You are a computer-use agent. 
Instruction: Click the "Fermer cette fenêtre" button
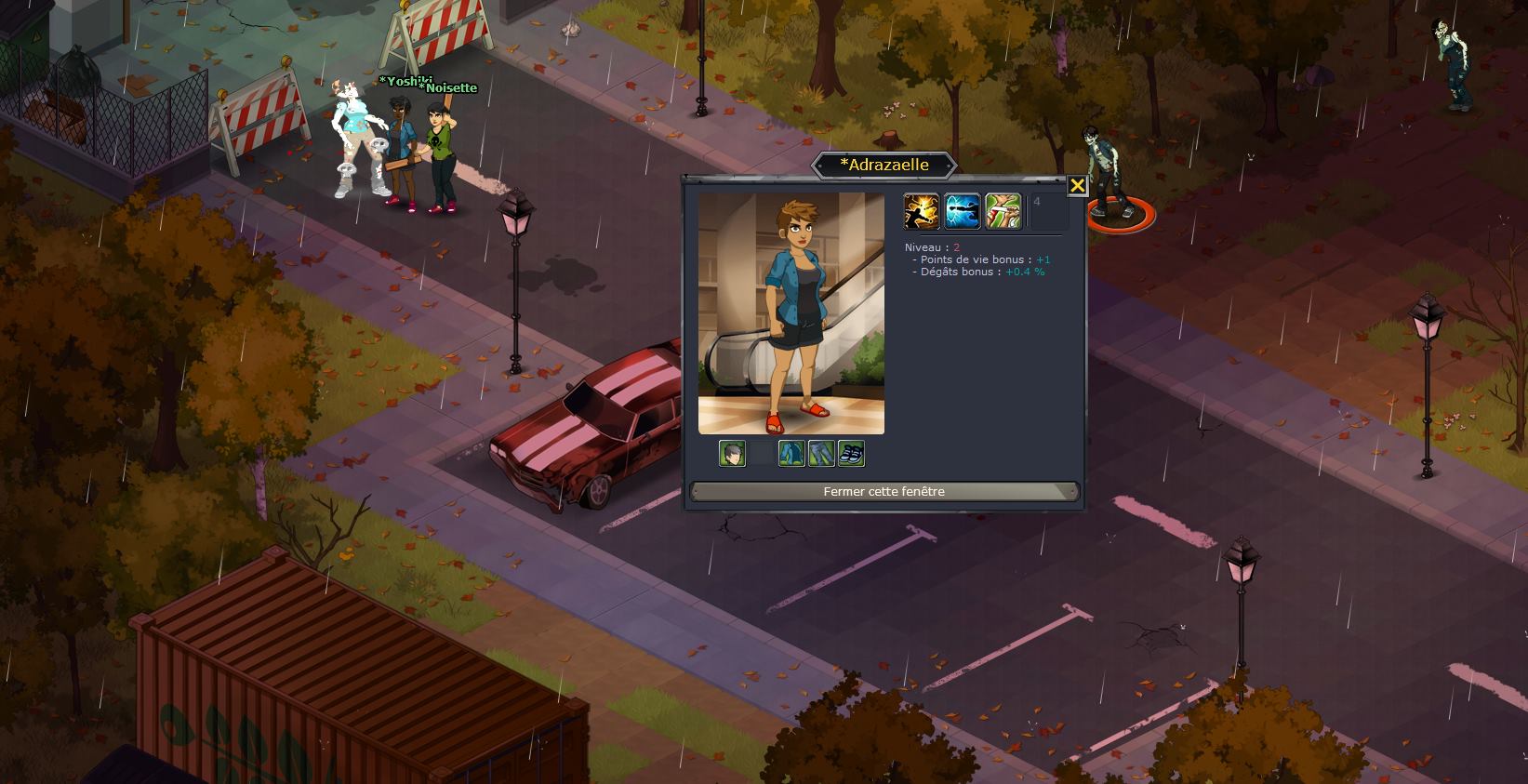tap(884, 491)
